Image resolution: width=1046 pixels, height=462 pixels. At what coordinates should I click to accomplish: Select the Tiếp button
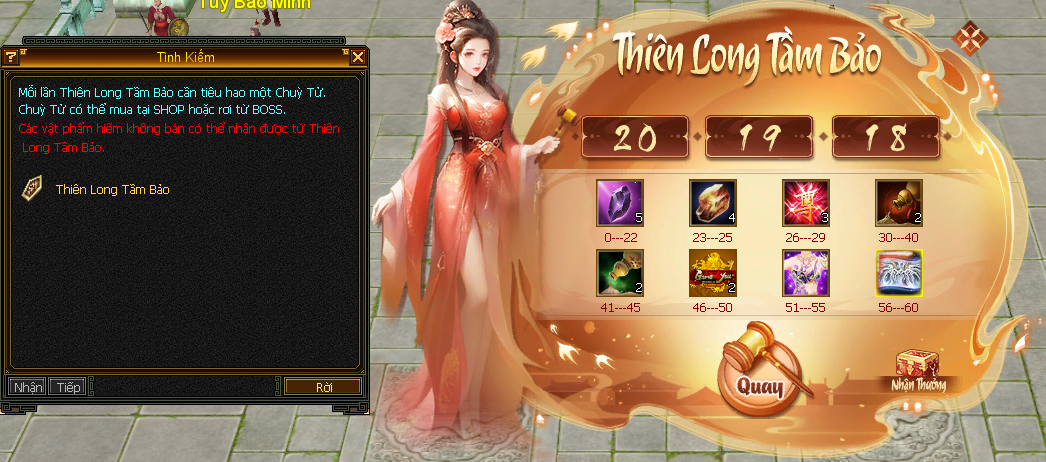(69, 386)
